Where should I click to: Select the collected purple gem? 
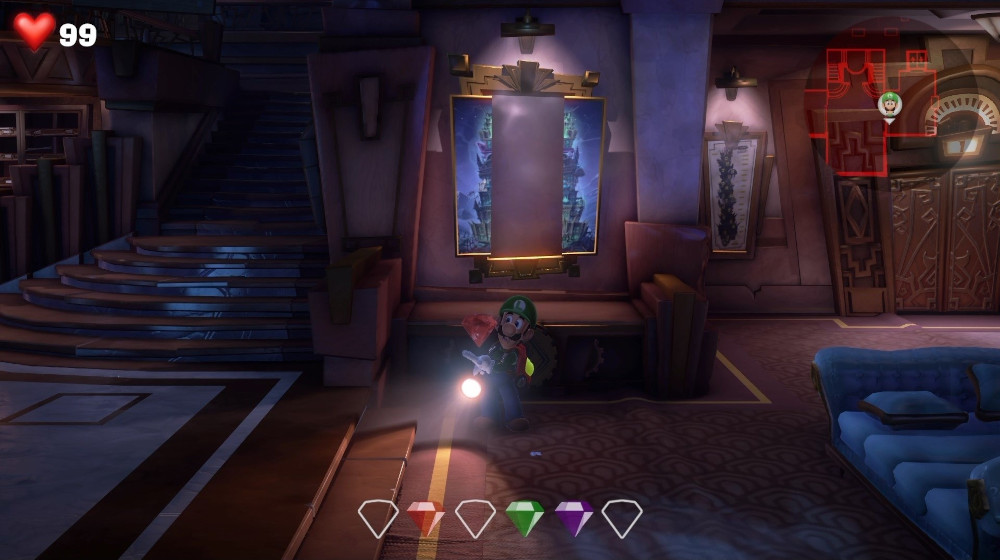[x=574, y=518]
